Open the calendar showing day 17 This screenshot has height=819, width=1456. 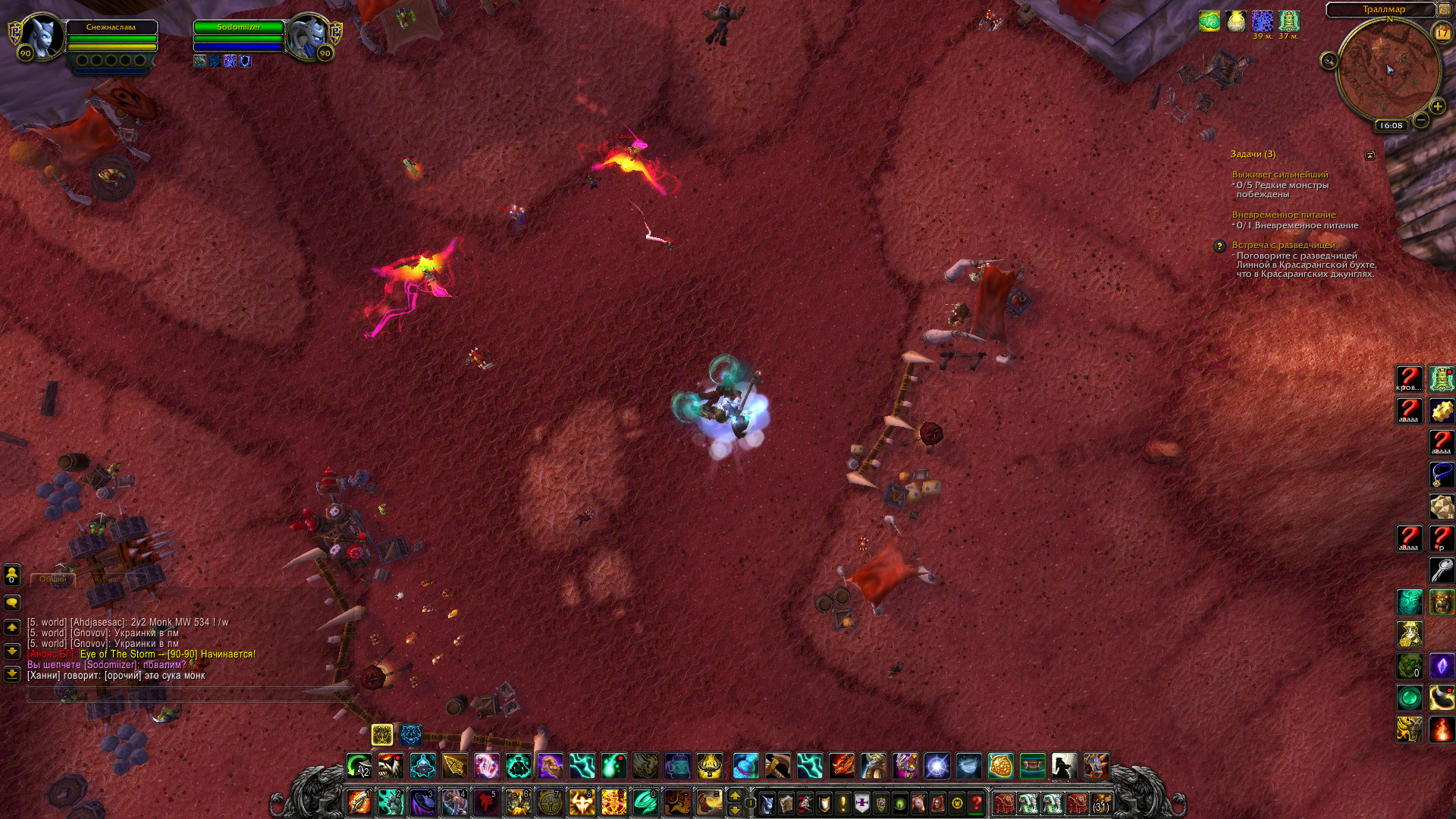[1442, 33]
